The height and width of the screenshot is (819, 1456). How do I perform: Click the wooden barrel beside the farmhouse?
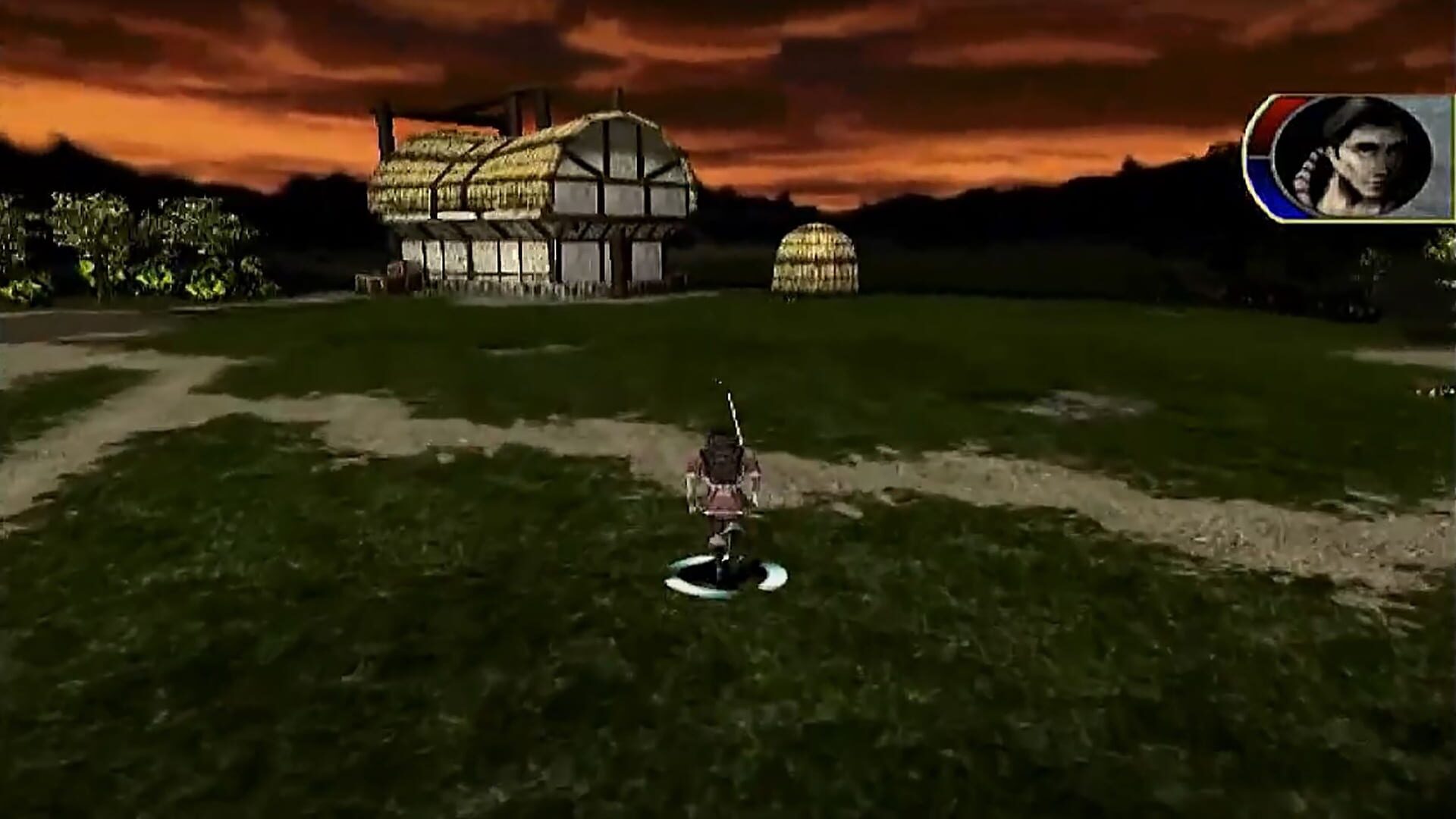click(x=397, y=273)
